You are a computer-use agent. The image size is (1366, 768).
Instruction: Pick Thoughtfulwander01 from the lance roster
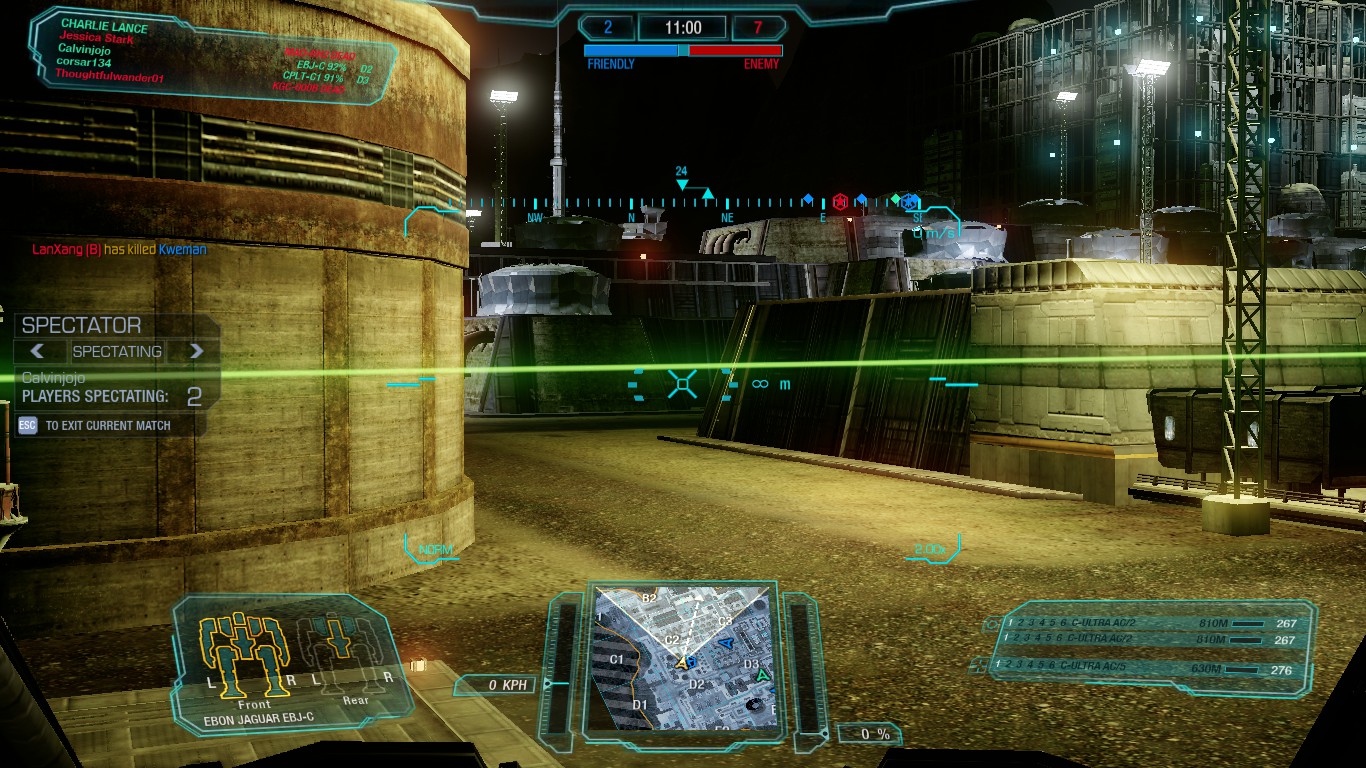110,76
